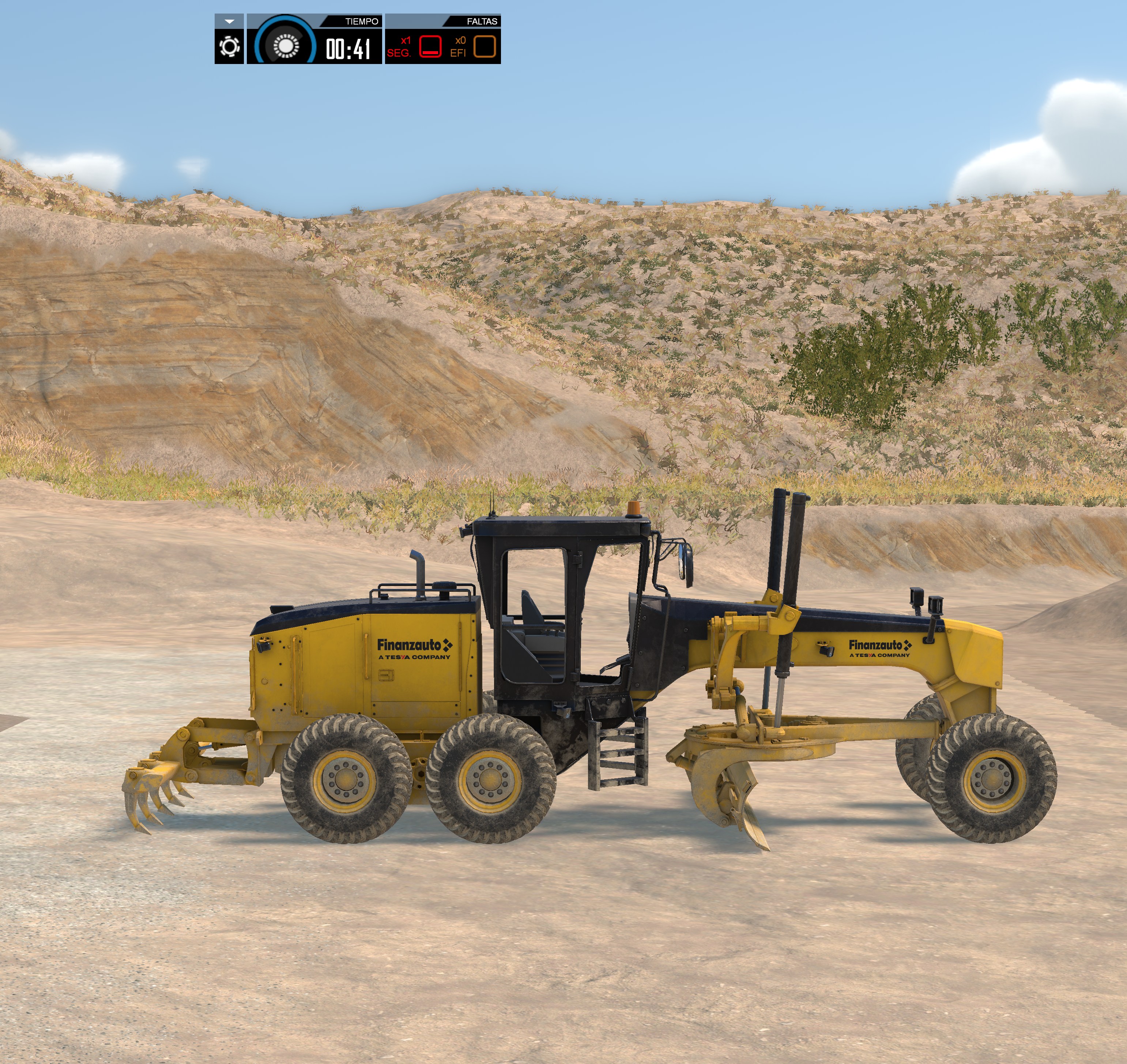Open the gear settings icon
This screenshot has height=1064, width=1127.
point(229,46)
